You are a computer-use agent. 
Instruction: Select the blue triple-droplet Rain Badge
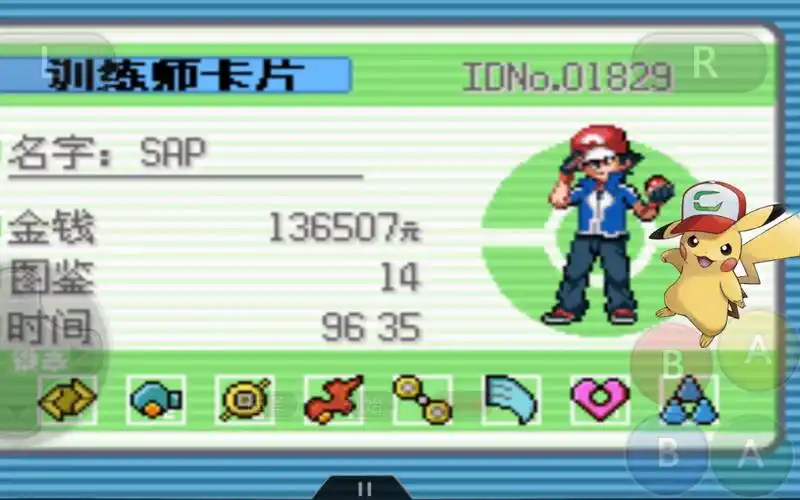tap(689, 402)
